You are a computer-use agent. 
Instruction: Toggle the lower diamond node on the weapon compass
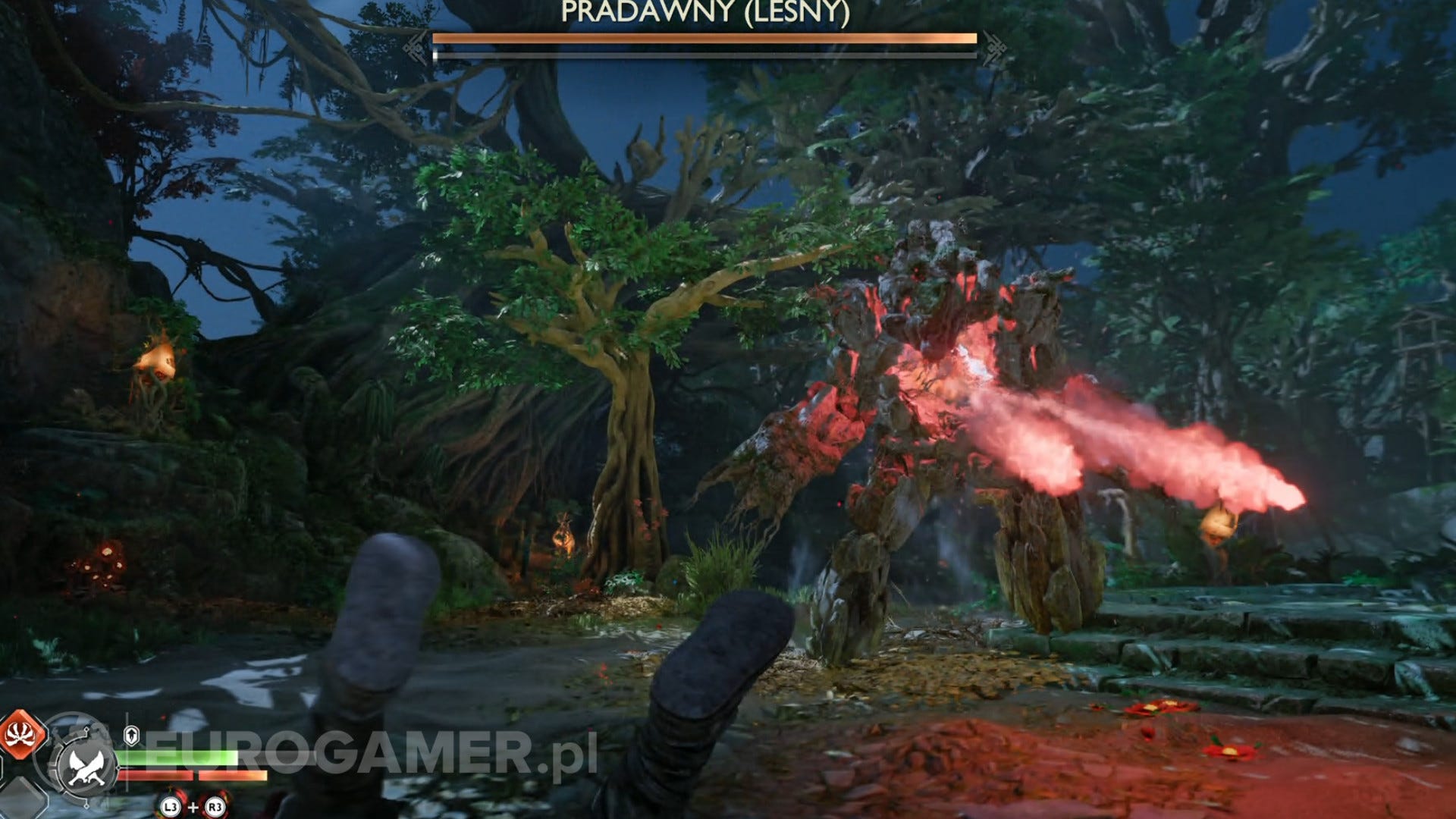tap(86, 806)
